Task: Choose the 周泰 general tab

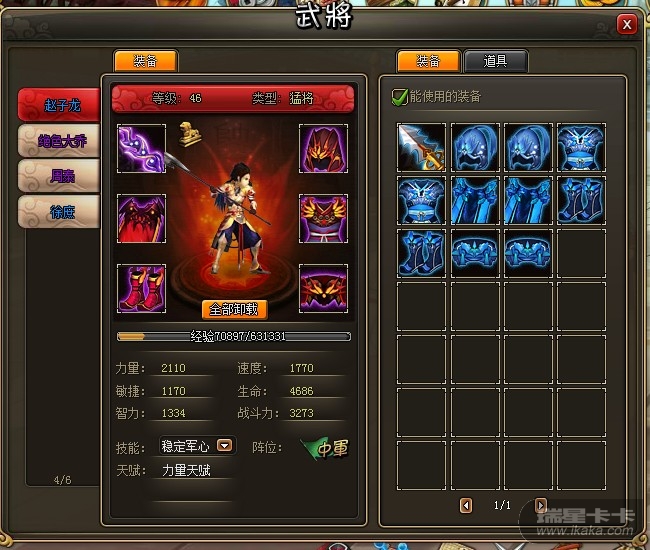Action: (x=58, y=175)
